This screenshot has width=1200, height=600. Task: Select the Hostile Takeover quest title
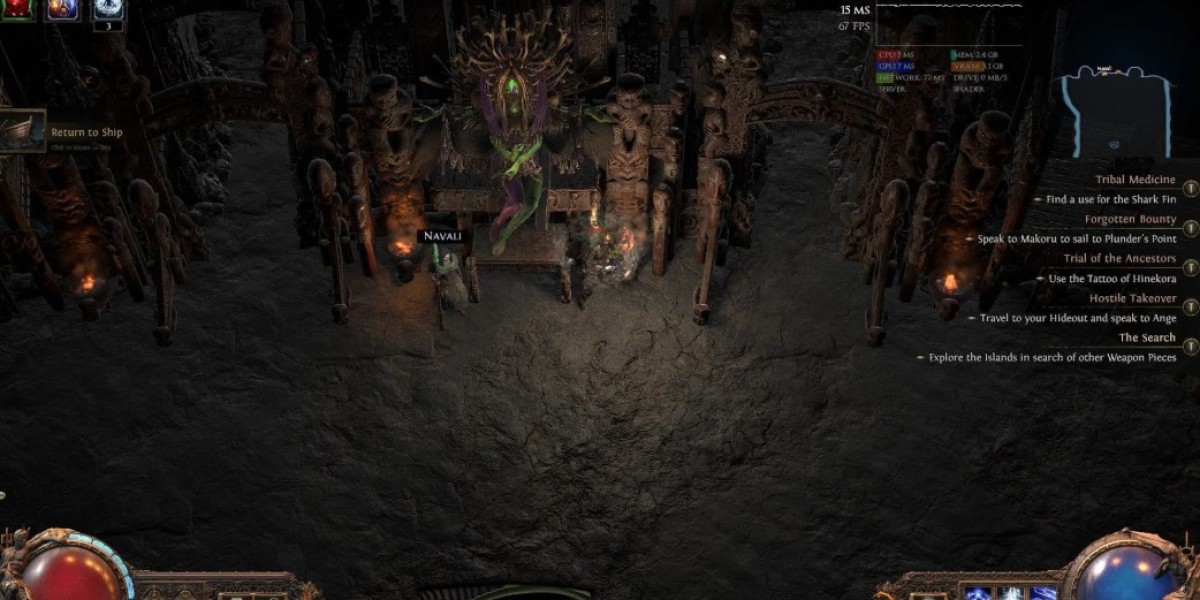click(x=1132, y=298)
